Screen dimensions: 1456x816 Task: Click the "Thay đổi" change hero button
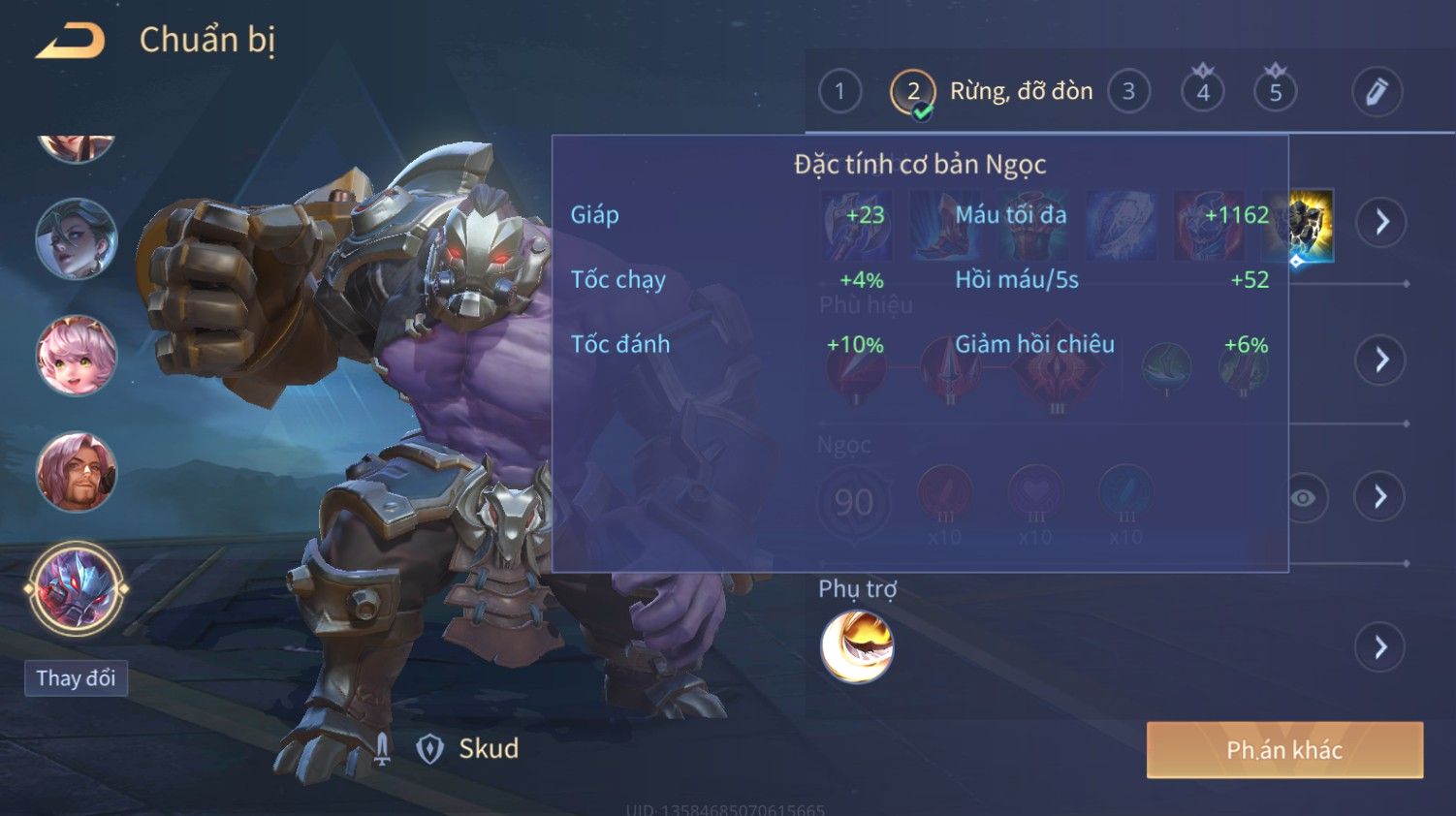click(x=76, y=678)
